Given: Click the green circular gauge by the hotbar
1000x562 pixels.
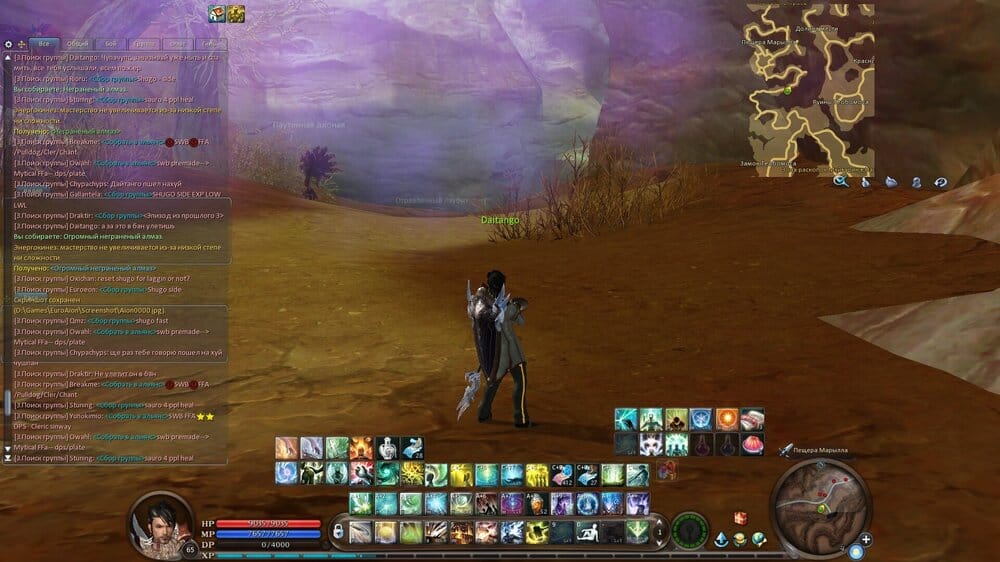Looking at the screenshot, I should pyautogui.click(x=689, y=530).
